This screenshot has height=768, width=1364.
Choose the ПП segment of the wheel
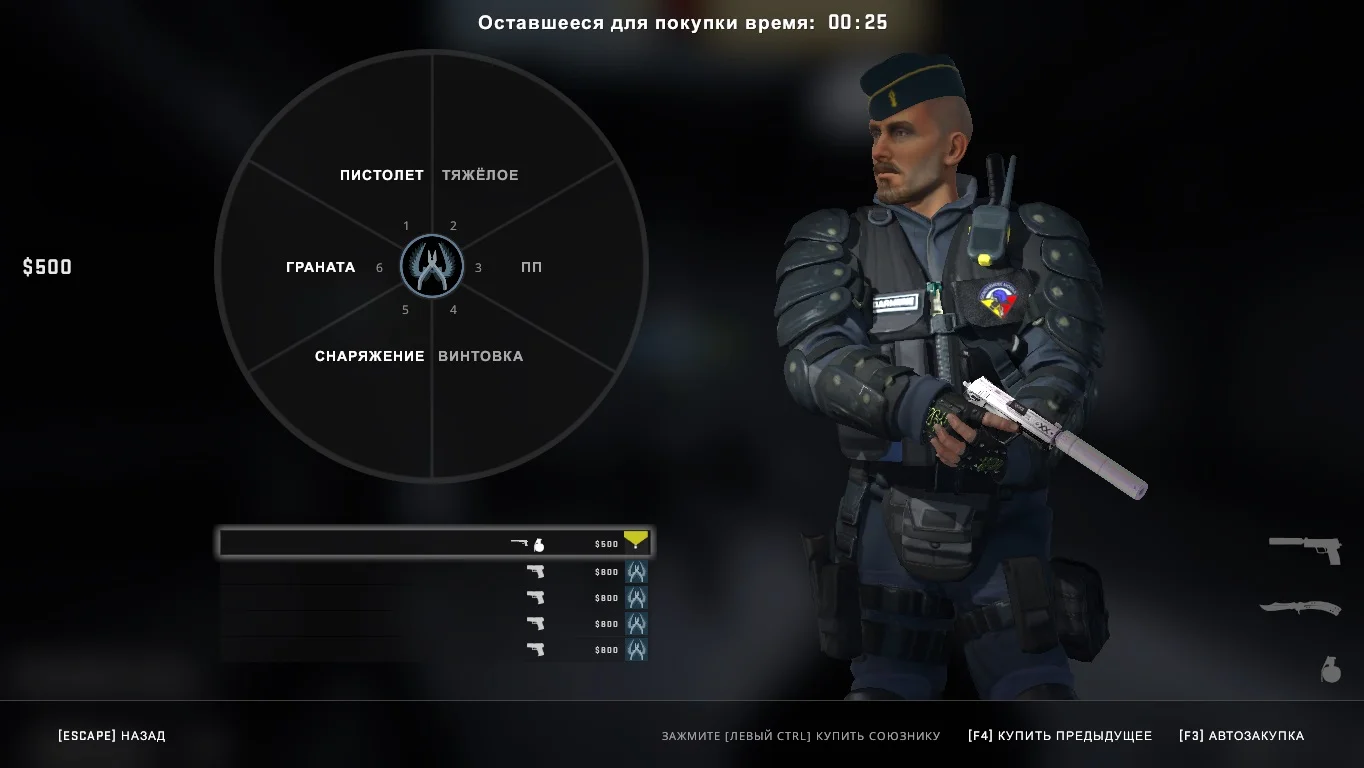(x=531, y=267)
